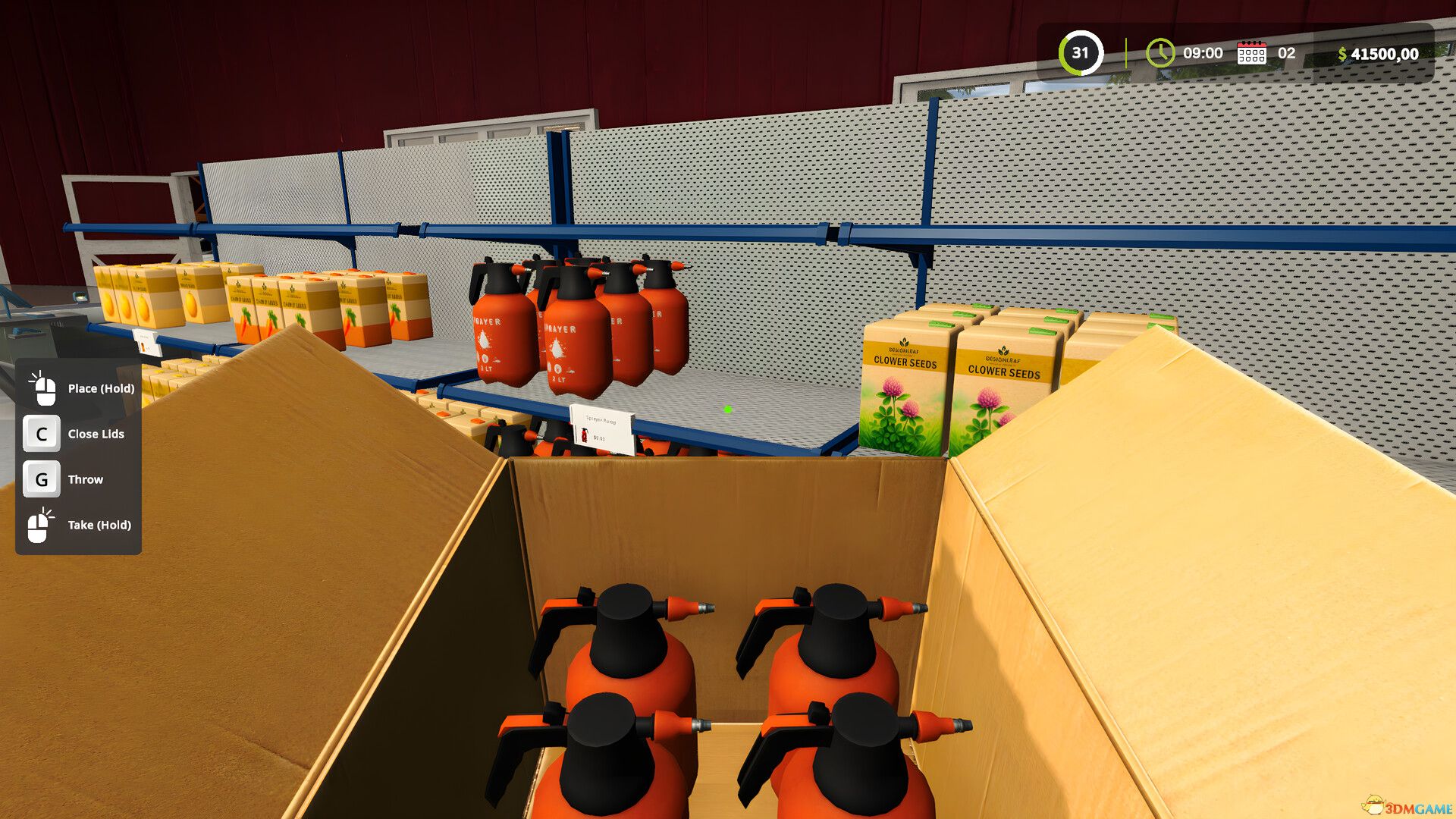Screen dimensions: 1456x819
Task: Click the green dollar sign beside the balance
Action: 1342,53
